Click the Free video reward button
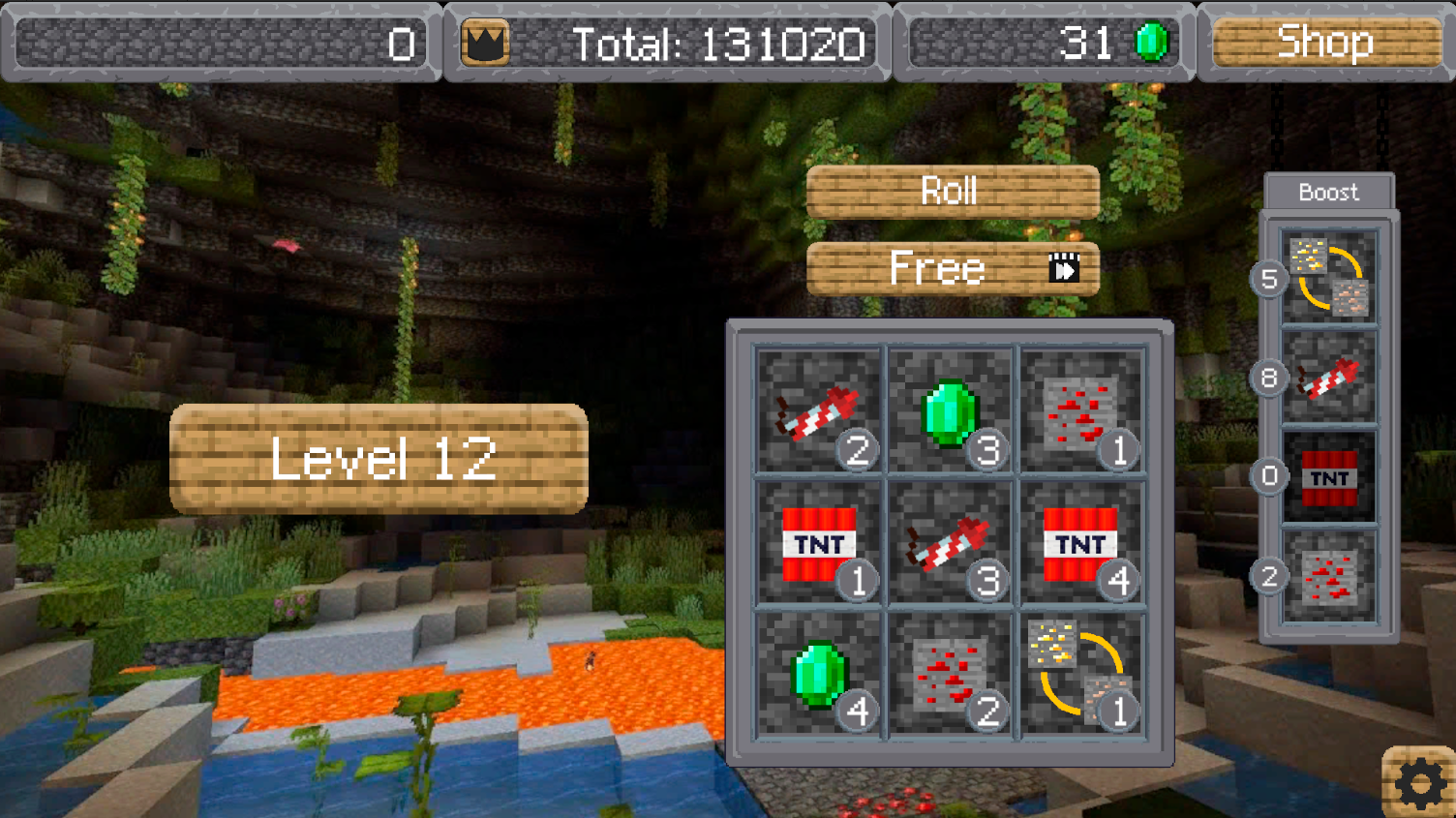 point(953,268)
